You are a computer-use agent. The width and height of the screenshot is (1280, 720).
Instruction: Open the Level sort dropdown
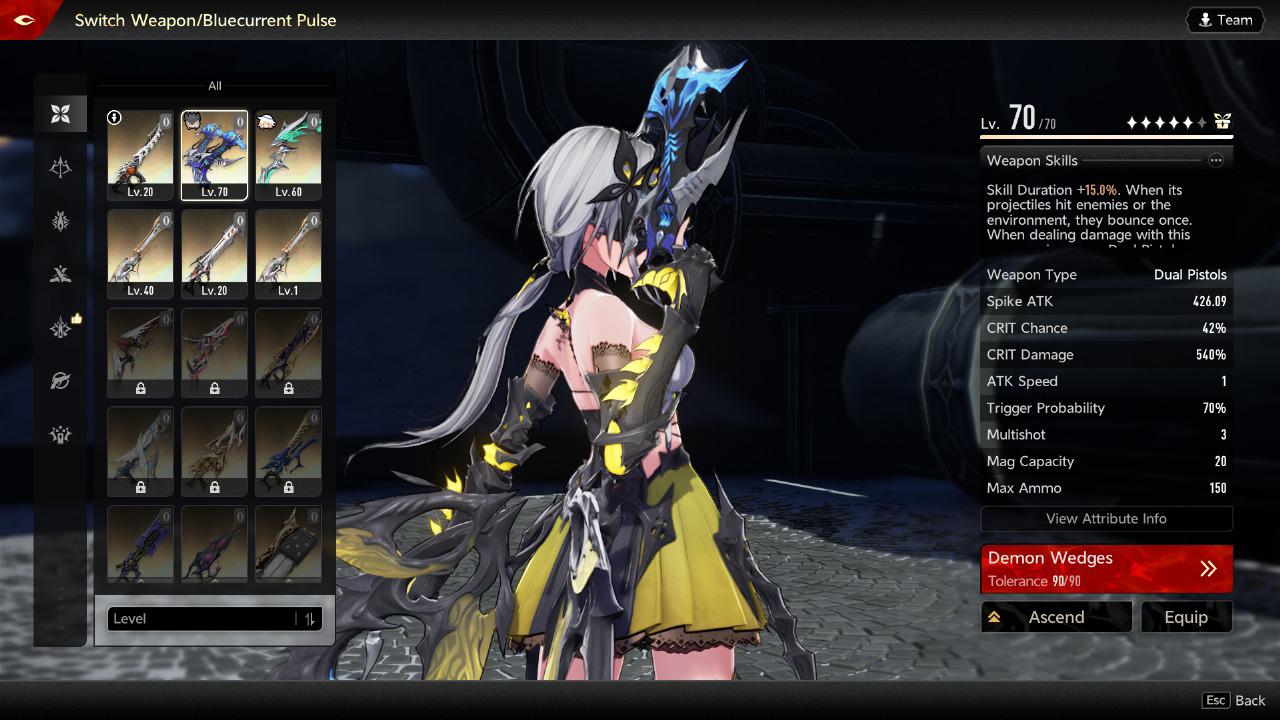coord(200,619)
